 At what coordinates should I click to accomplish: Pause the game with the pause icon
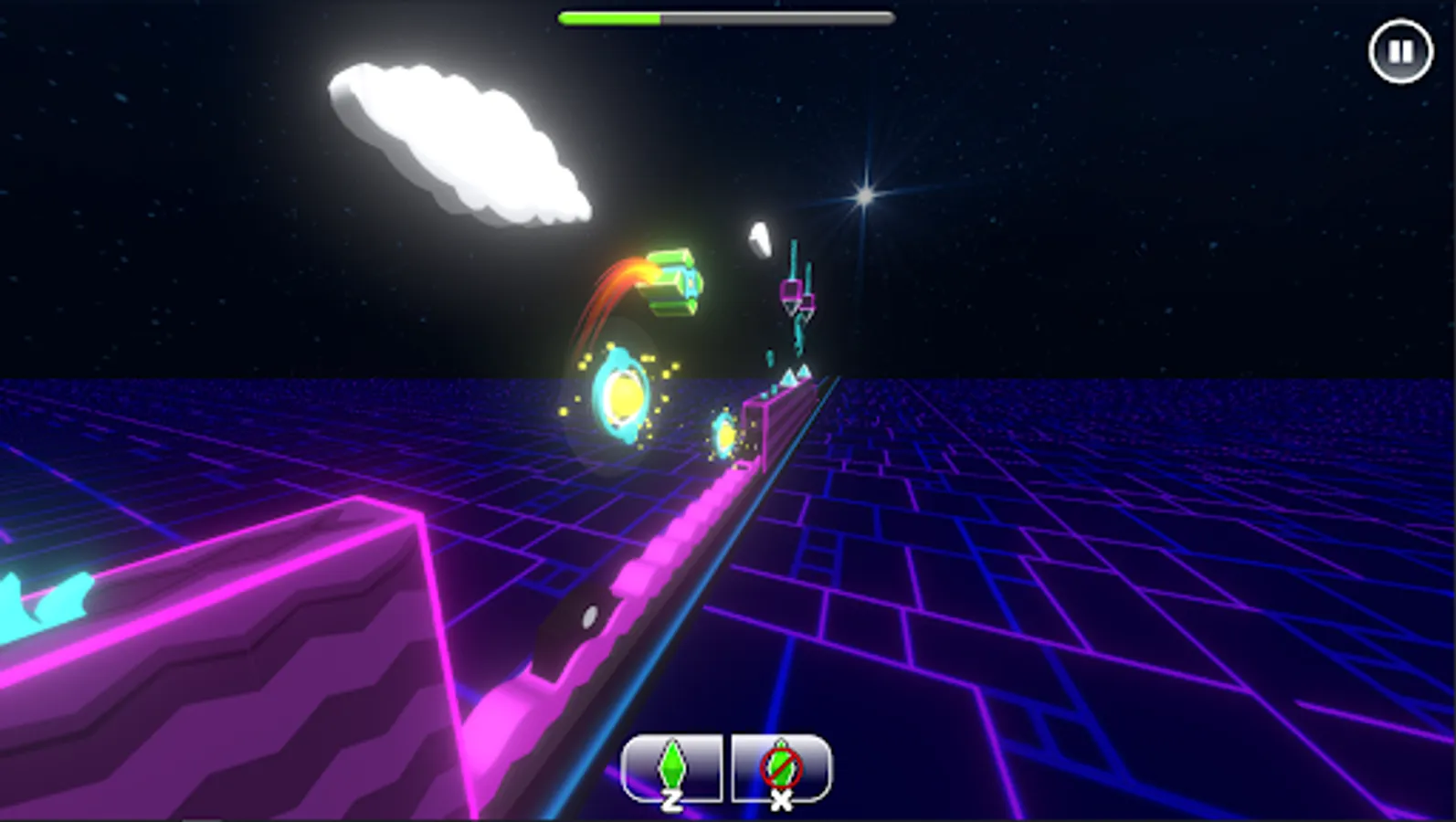click(1400, 50)
